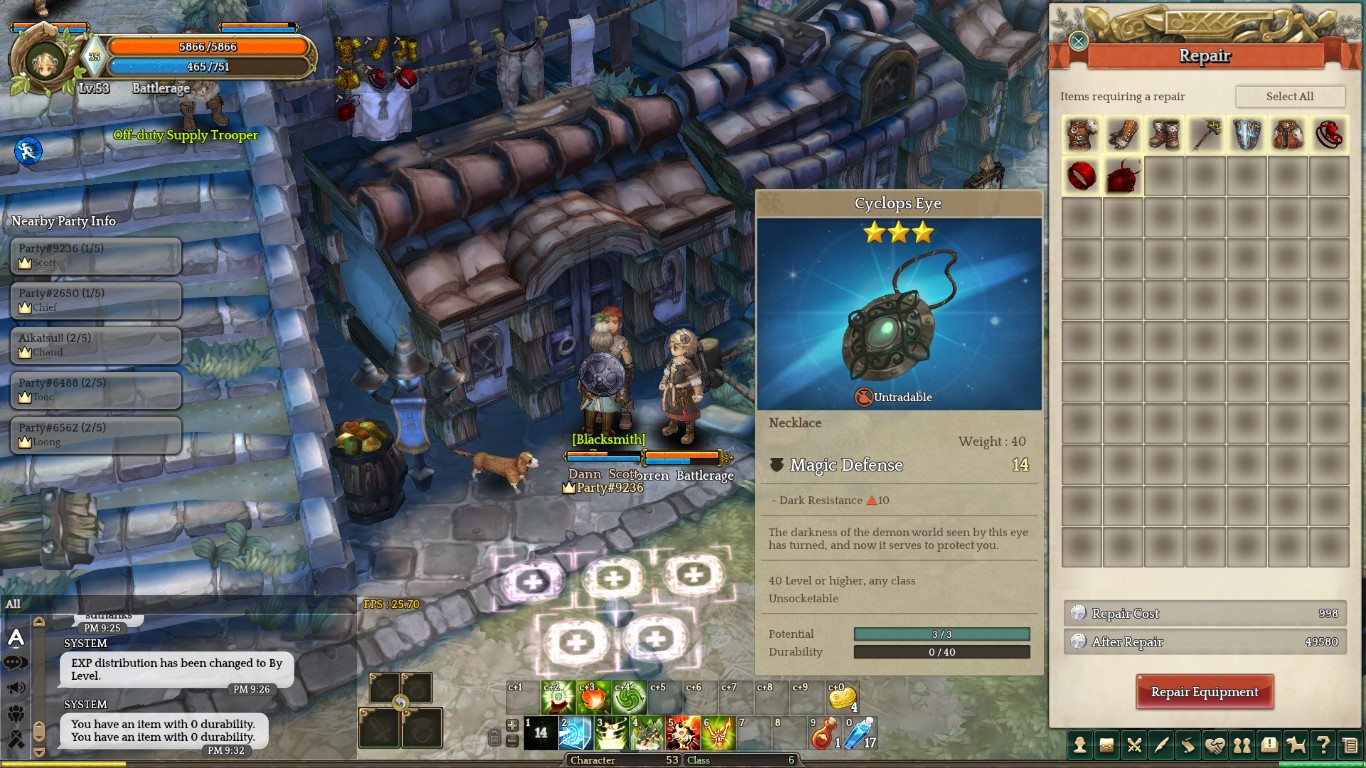Screen dimensions: 1366x768
Task: Select the leather gloves repair slot
Action: click(x=1123, y=135)
